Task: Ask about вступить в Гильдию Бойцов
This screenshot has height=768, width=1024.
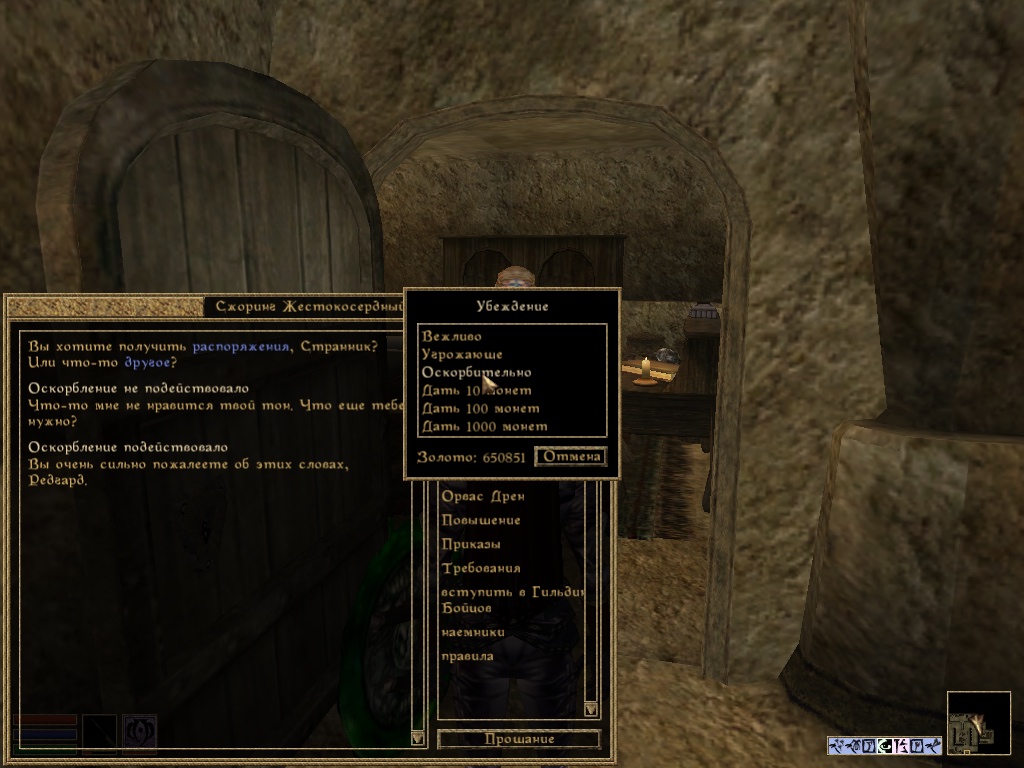Action: click(x=510, y=600)
